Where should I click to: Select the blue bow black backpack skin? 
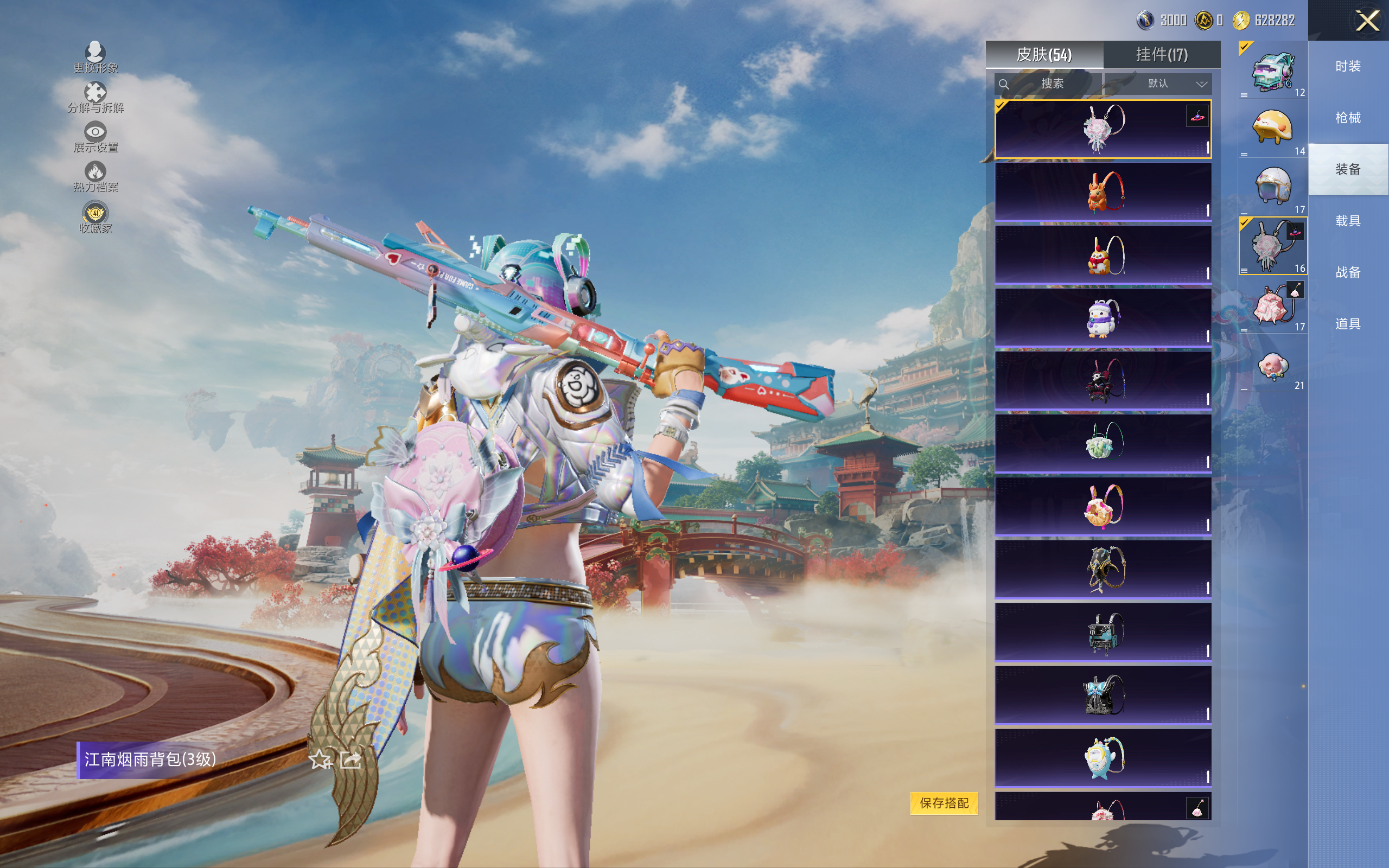coord(1103,695)
